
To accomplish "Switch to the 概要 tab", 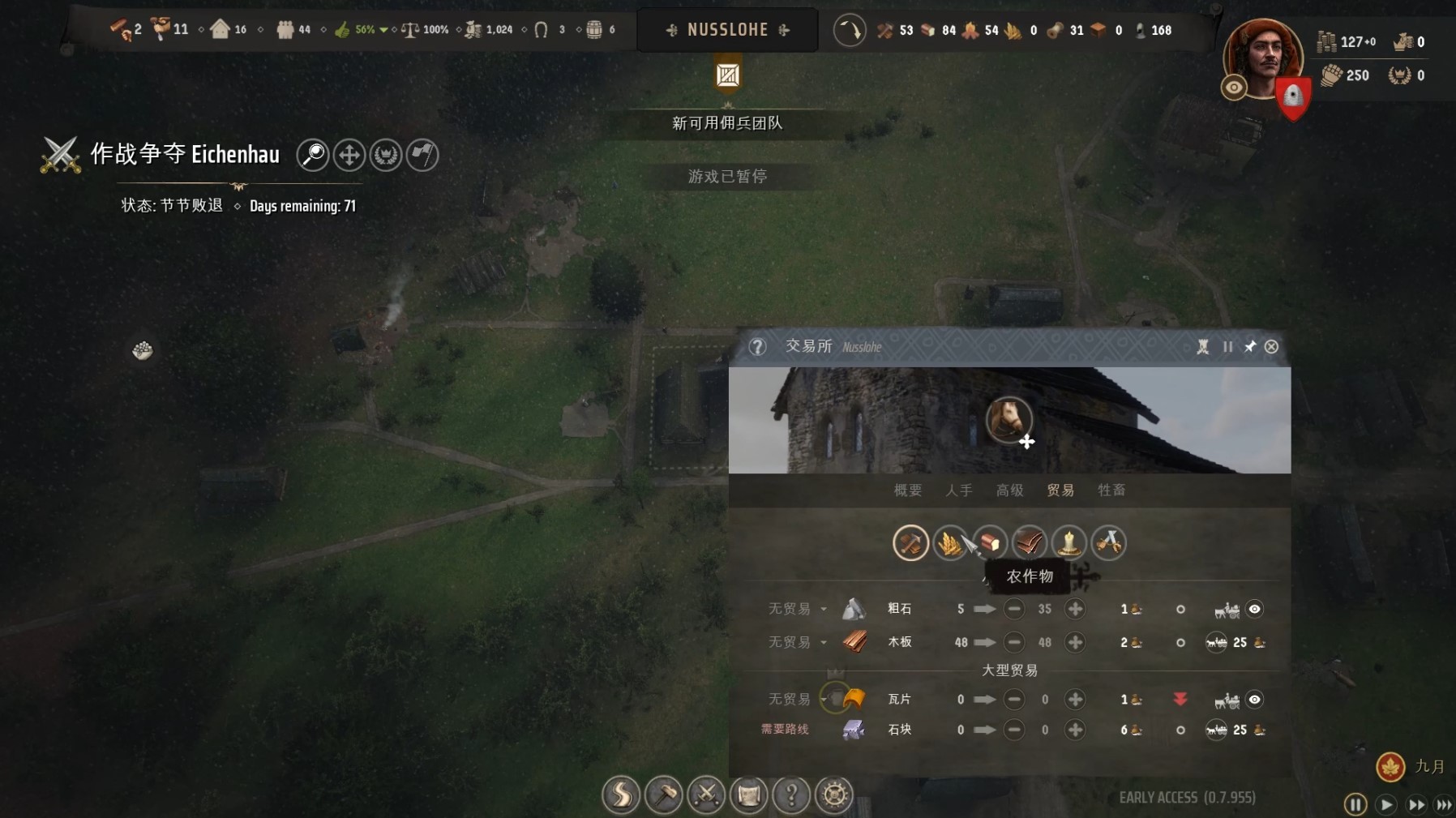I will 907,490.
